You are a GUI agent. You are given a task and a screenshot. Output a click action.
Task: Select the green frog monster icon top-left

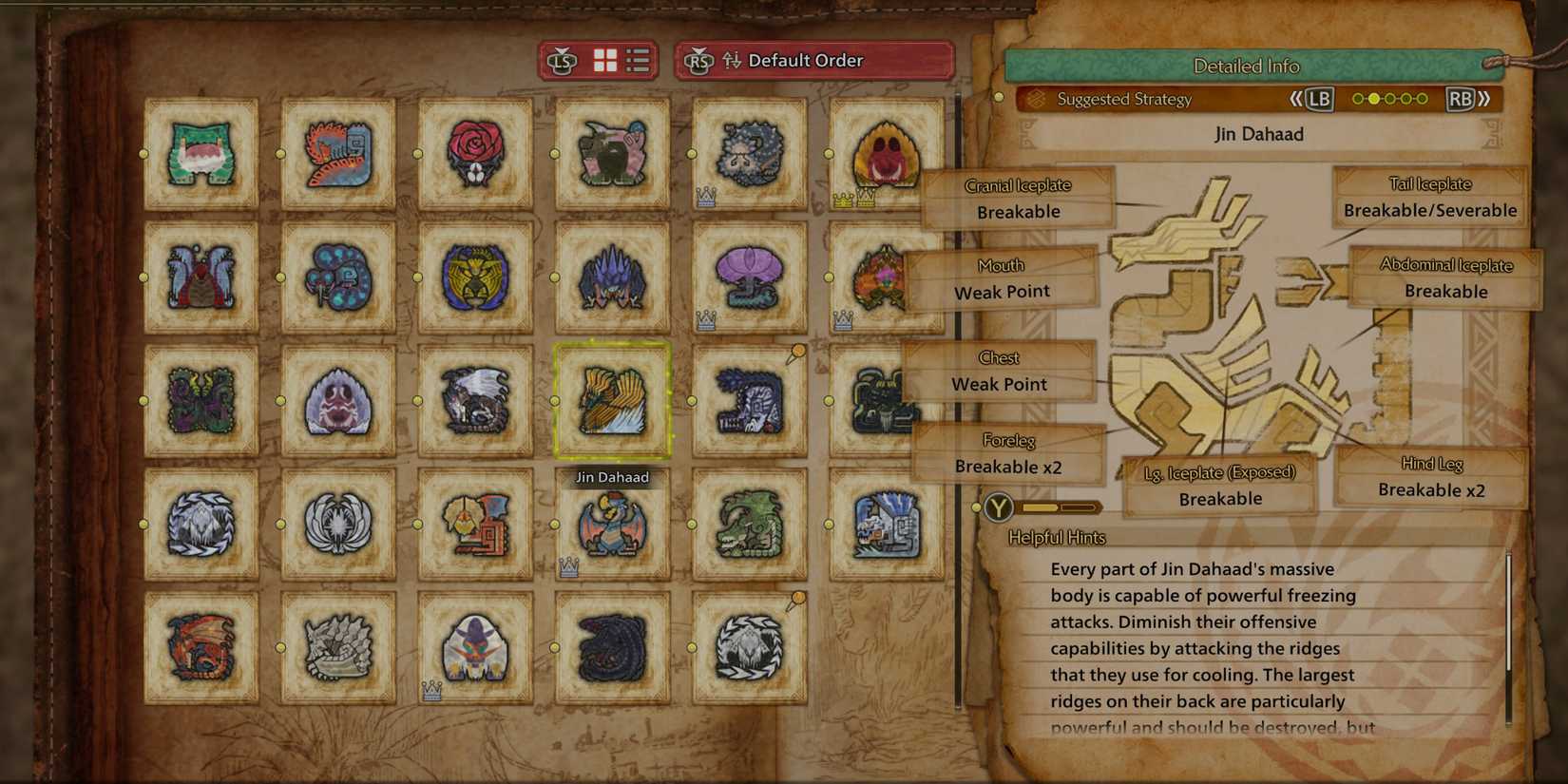(200, 152)
